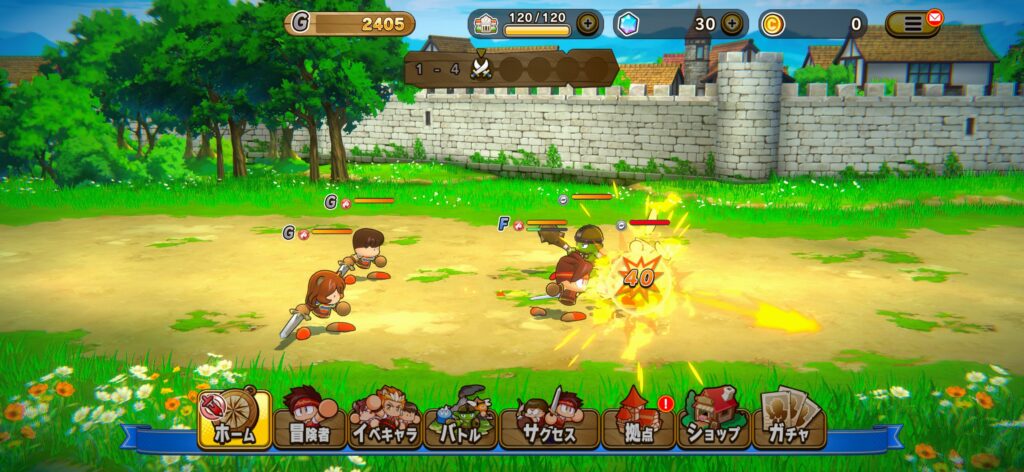Open the hamburger menu with mail badge
Viewport: 1024px width, 472px height.
pos(913,23)
